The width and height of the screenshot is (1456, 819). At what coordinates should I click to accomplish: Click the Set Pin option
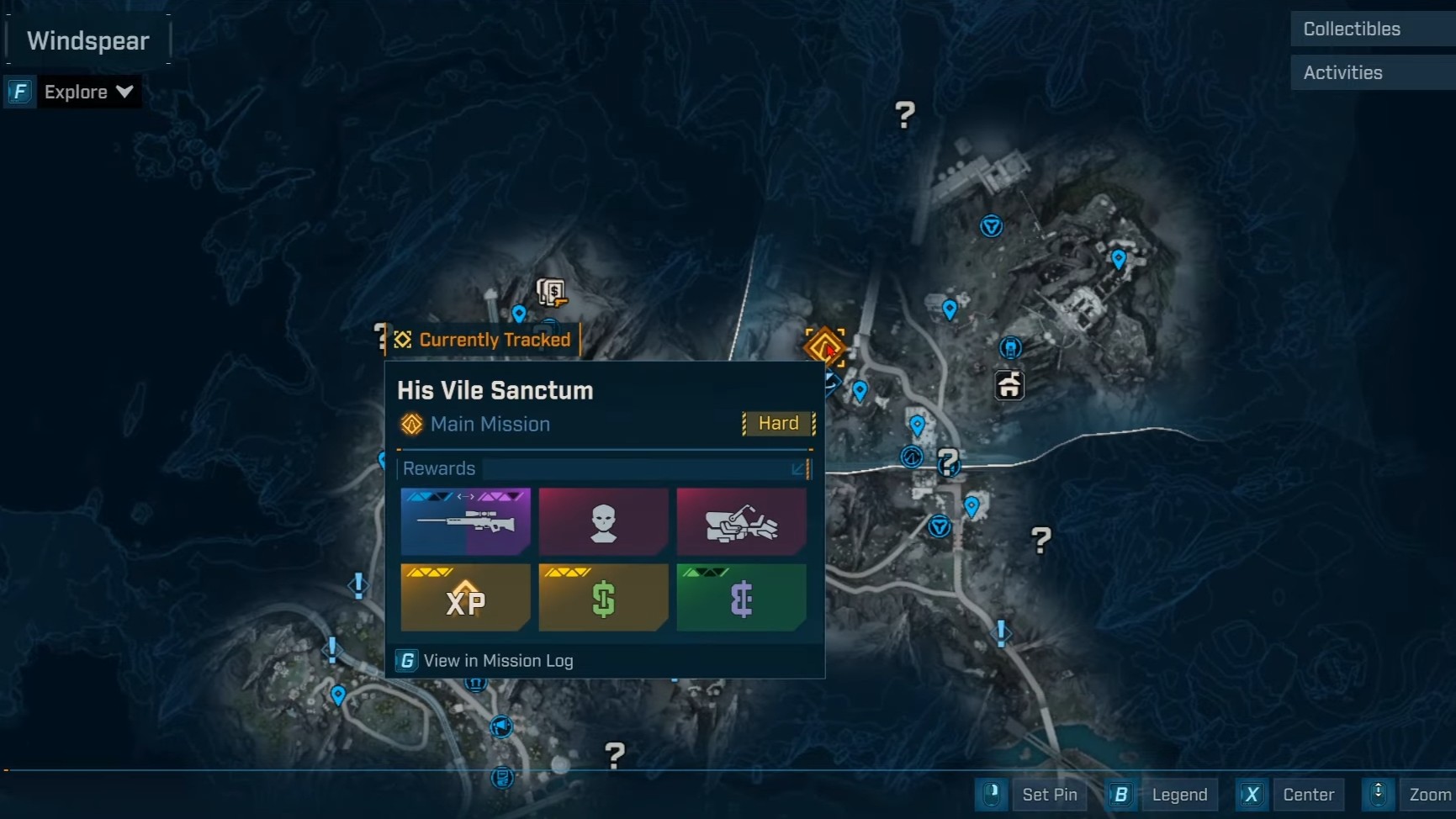tap(1048, 795)
